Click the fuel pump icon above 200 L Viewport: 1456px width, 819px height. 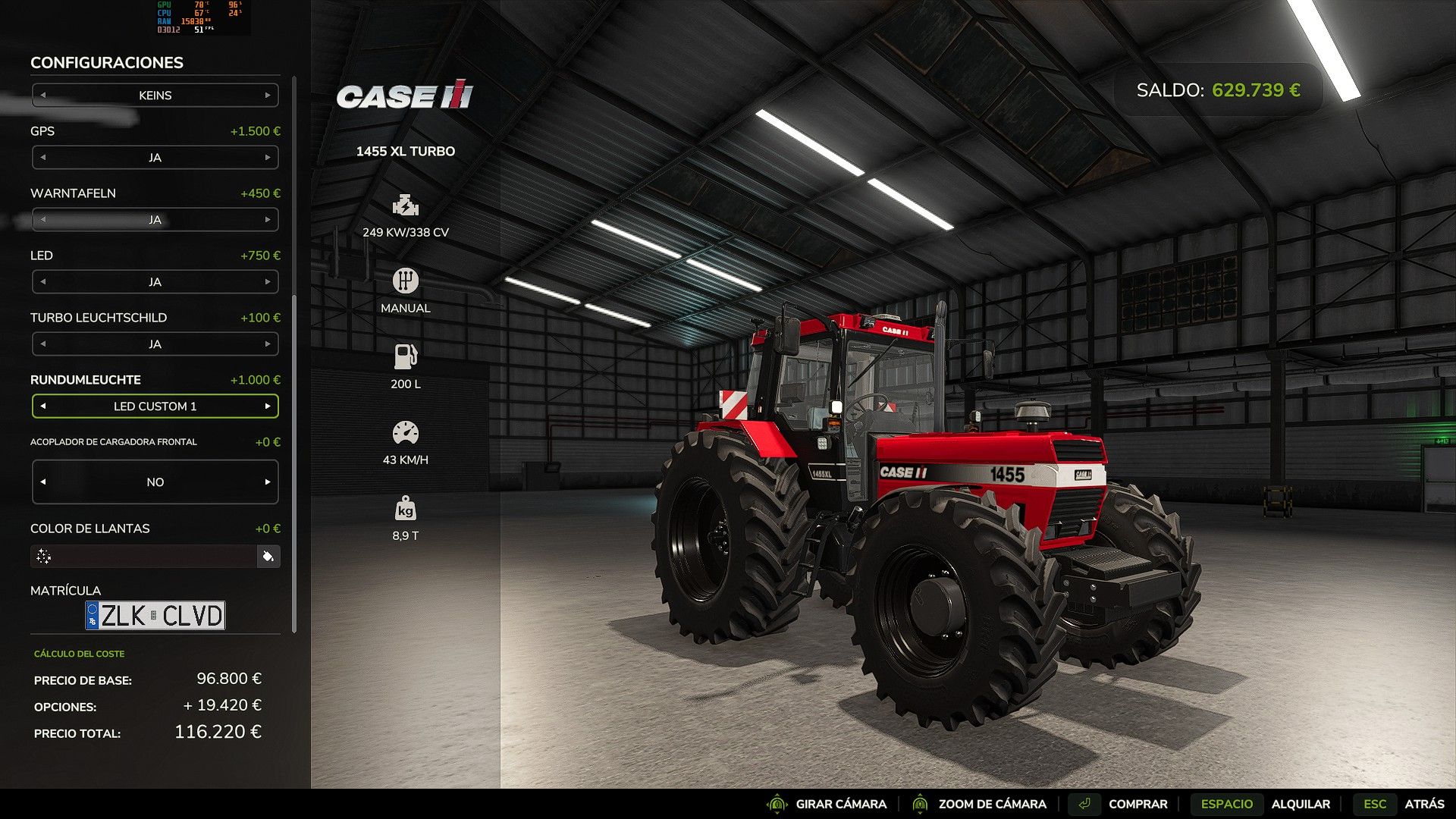[x=406, y=356]
